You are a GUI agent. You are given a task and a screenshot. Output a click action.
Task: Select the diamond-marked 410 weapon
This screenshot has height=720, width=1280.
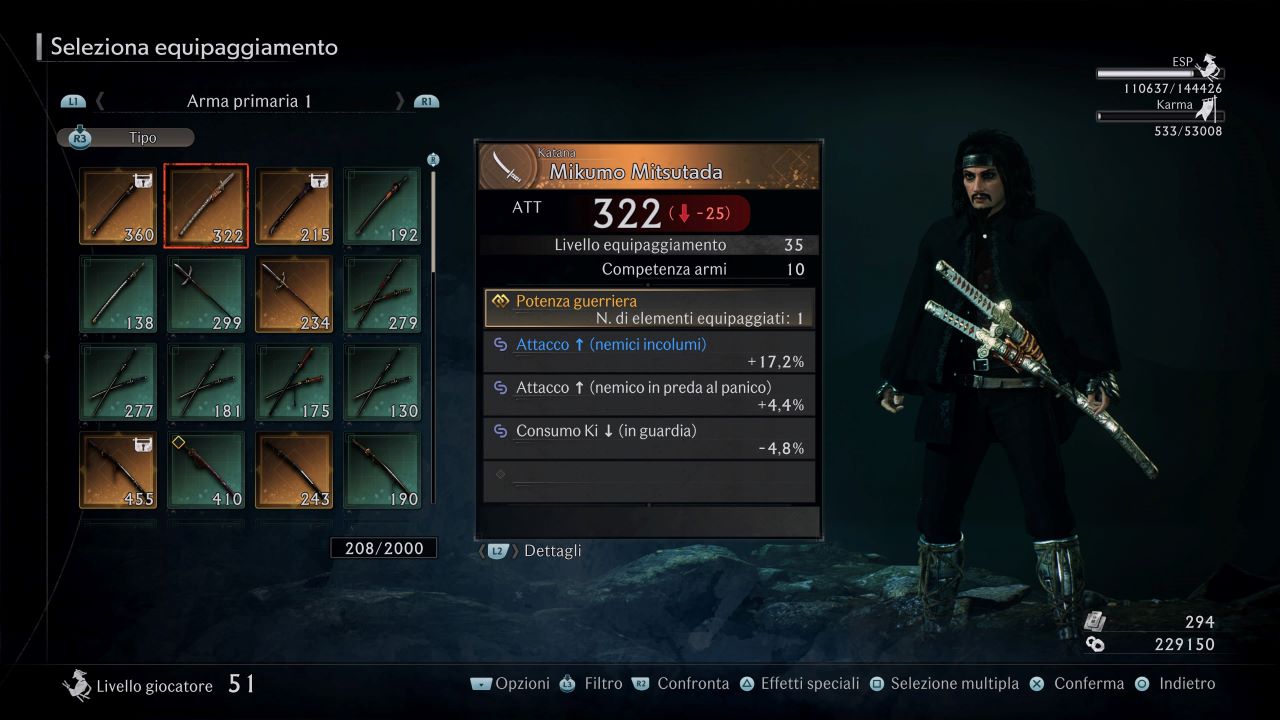[205, 467]
